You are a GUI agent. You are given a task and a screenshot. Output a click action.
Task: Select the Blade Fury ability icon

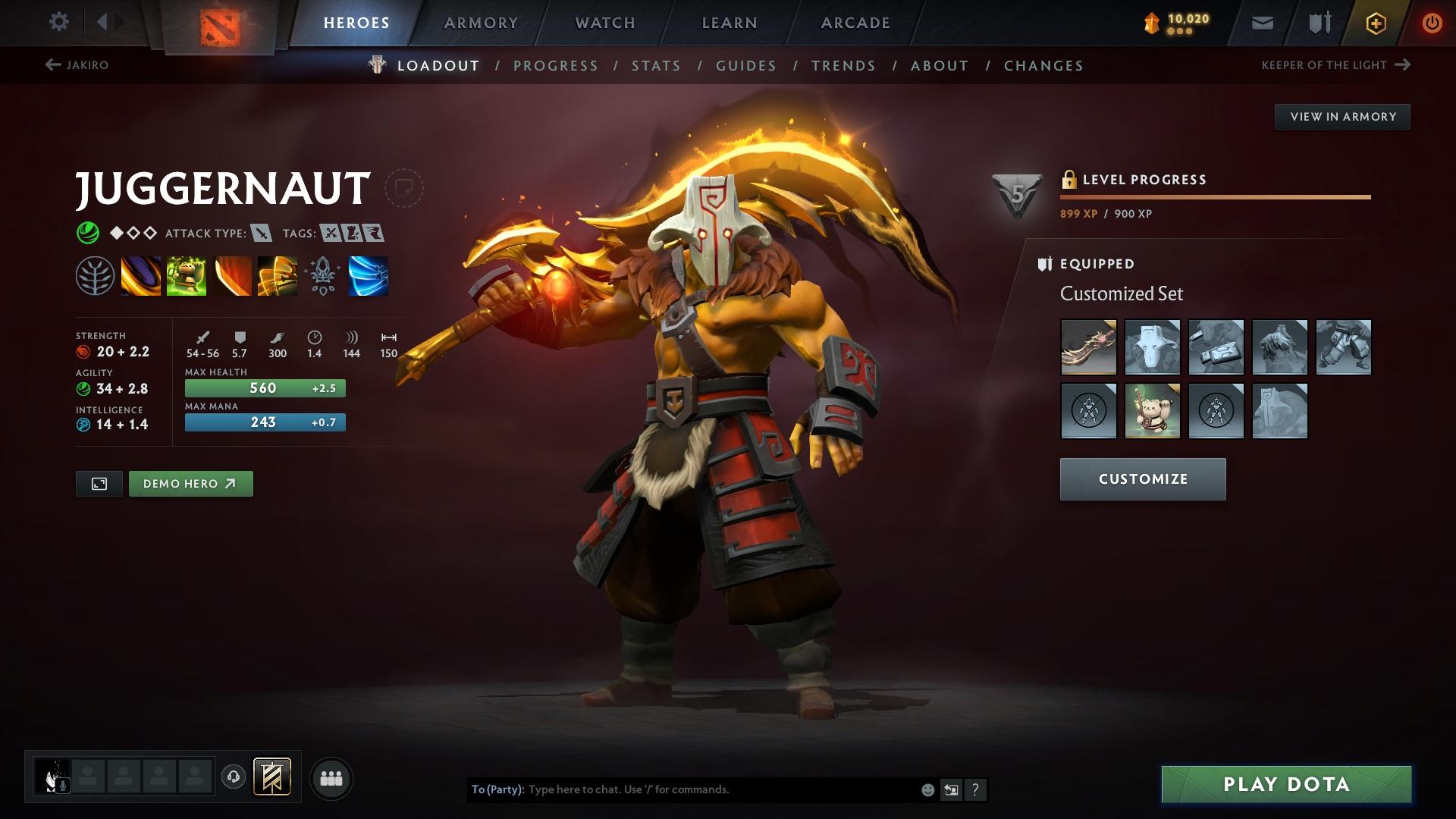(x=141, y=276)
